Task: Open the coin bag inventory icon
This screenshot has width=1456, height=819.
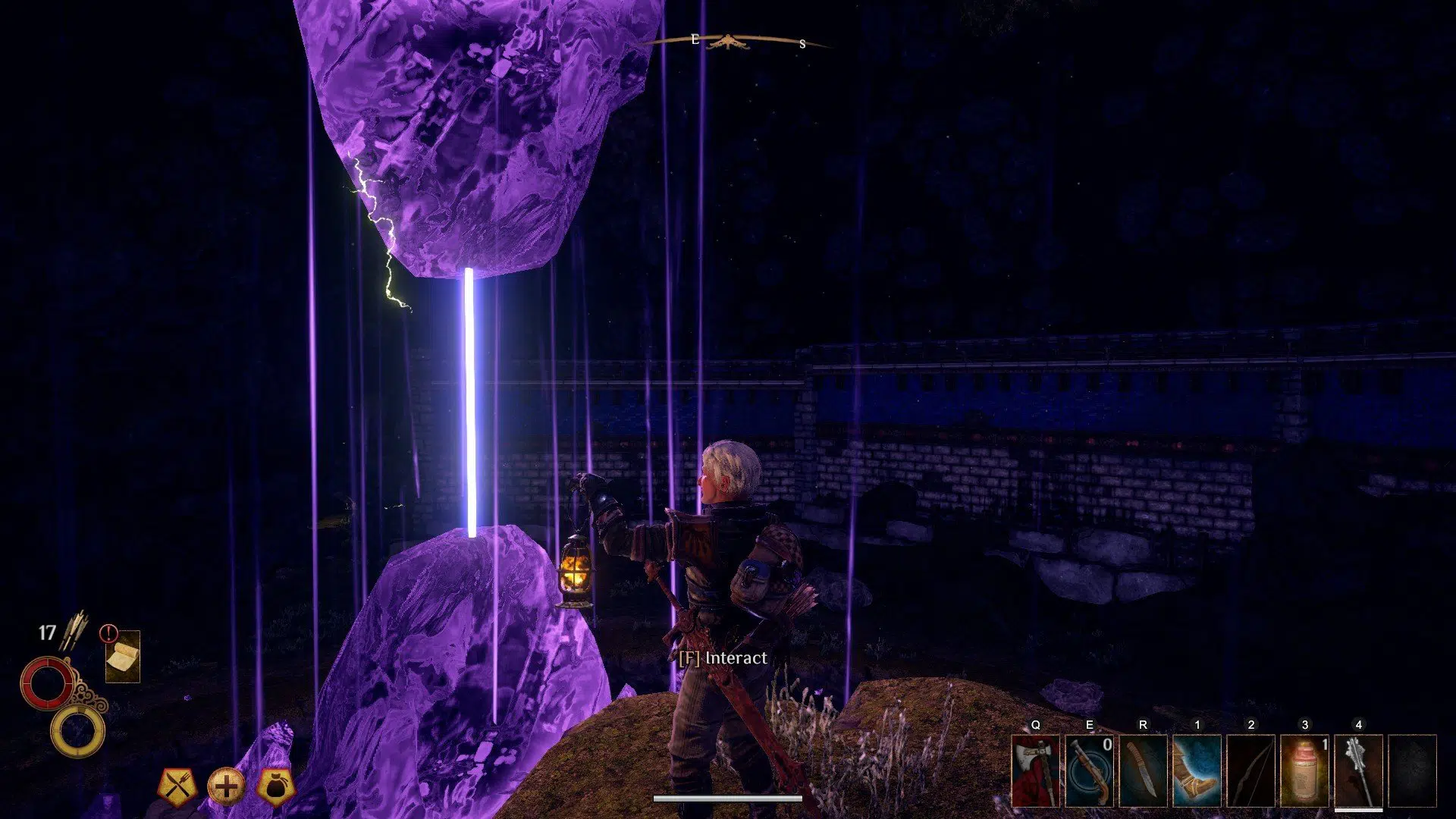Action: 276,786
